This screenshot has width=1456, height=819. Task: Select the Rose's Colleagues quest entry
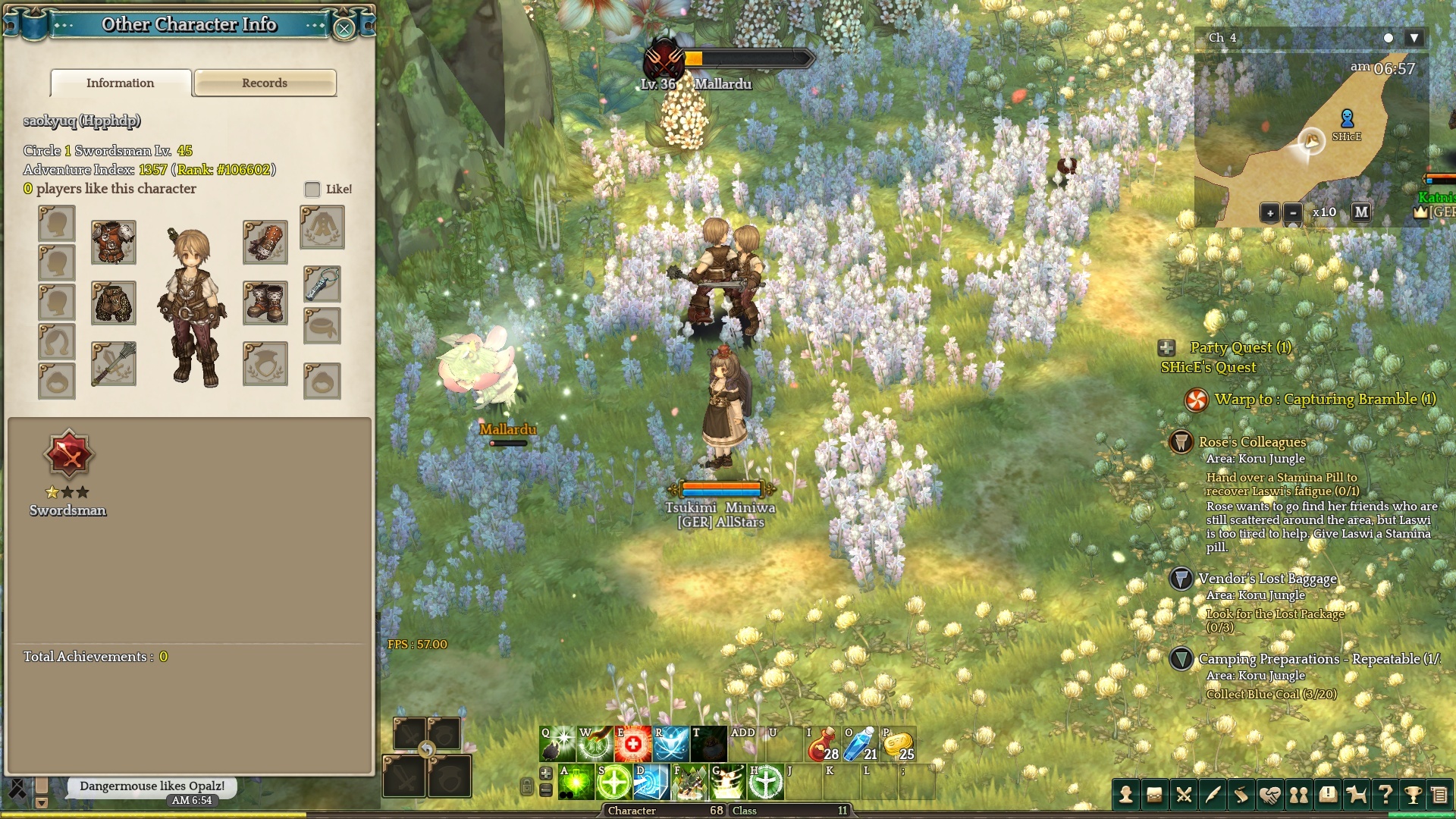(1252, 441)
